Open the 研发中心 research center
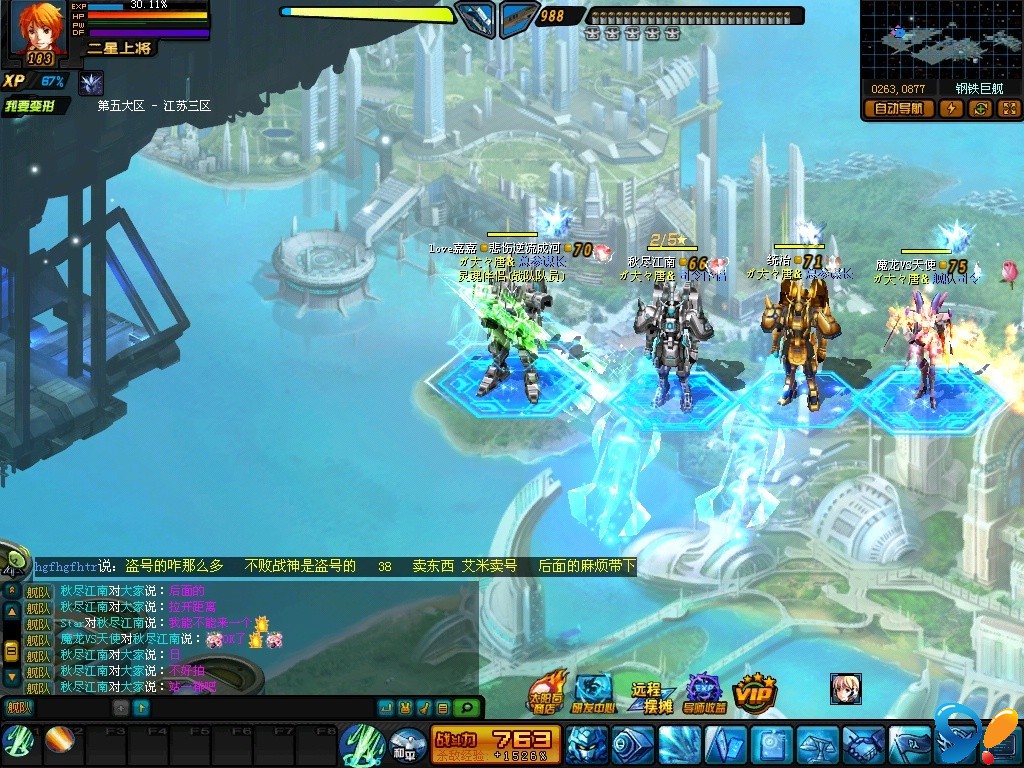 click(594, 691)
